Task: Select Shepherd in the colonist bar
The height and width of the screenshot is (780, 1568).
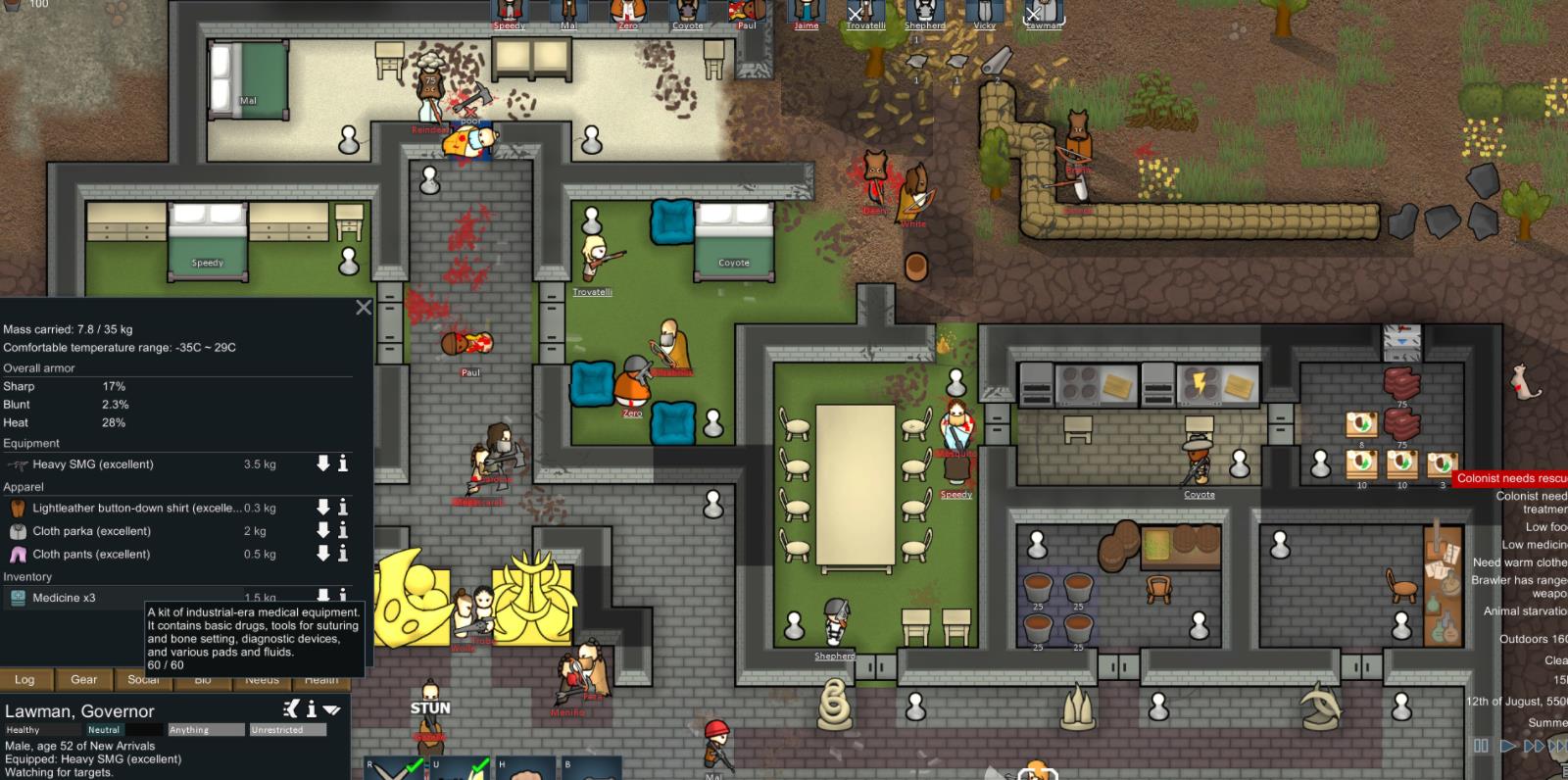Action: coord(924,13)
